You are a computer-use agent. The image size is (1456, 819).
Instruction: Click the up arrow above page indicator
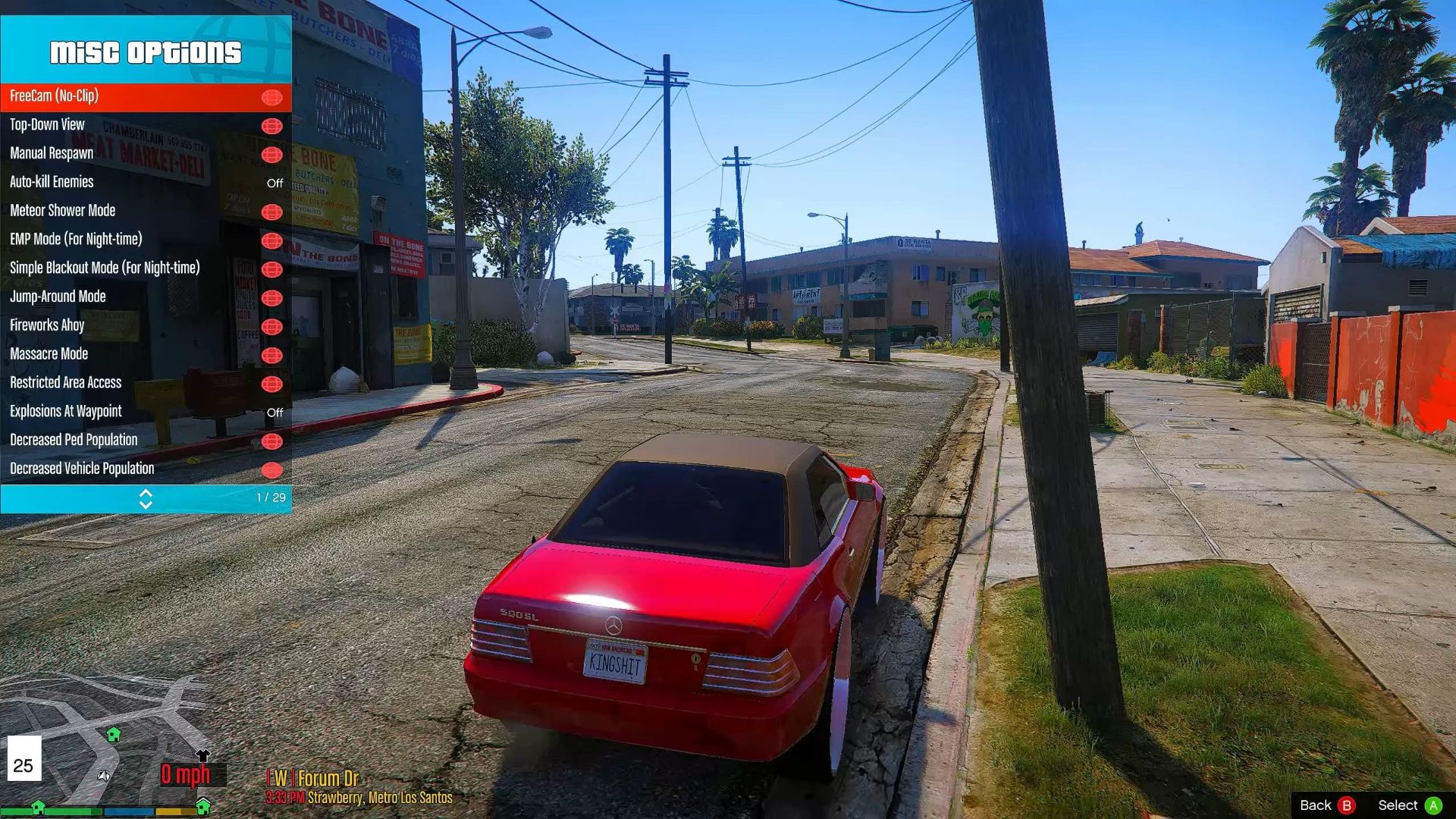[146, 494]
